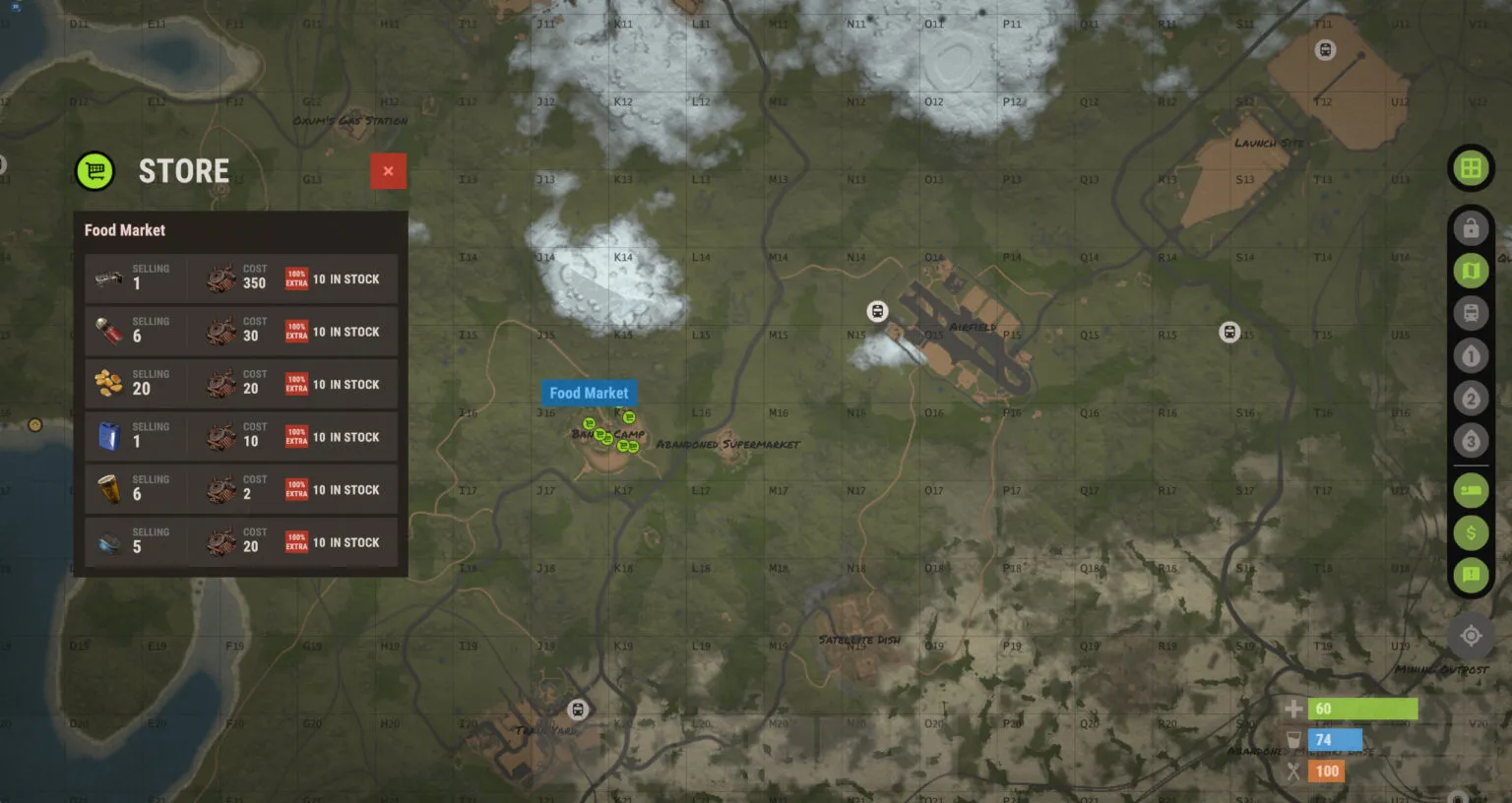1512x803 pixels.
Task: Open the Food Market map label
Action: (x=589, y=393)
